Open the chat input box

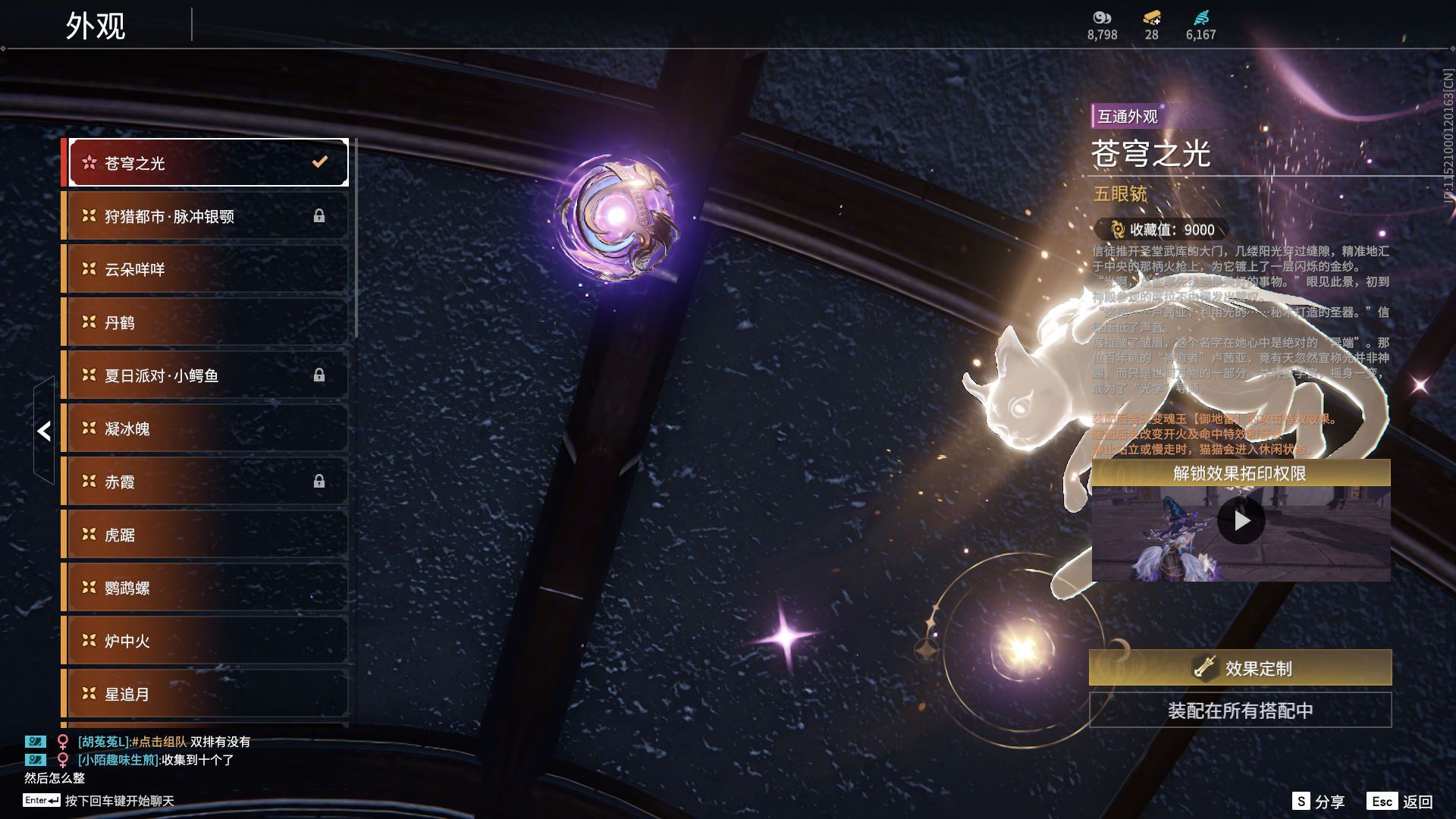tap(119, 801)
